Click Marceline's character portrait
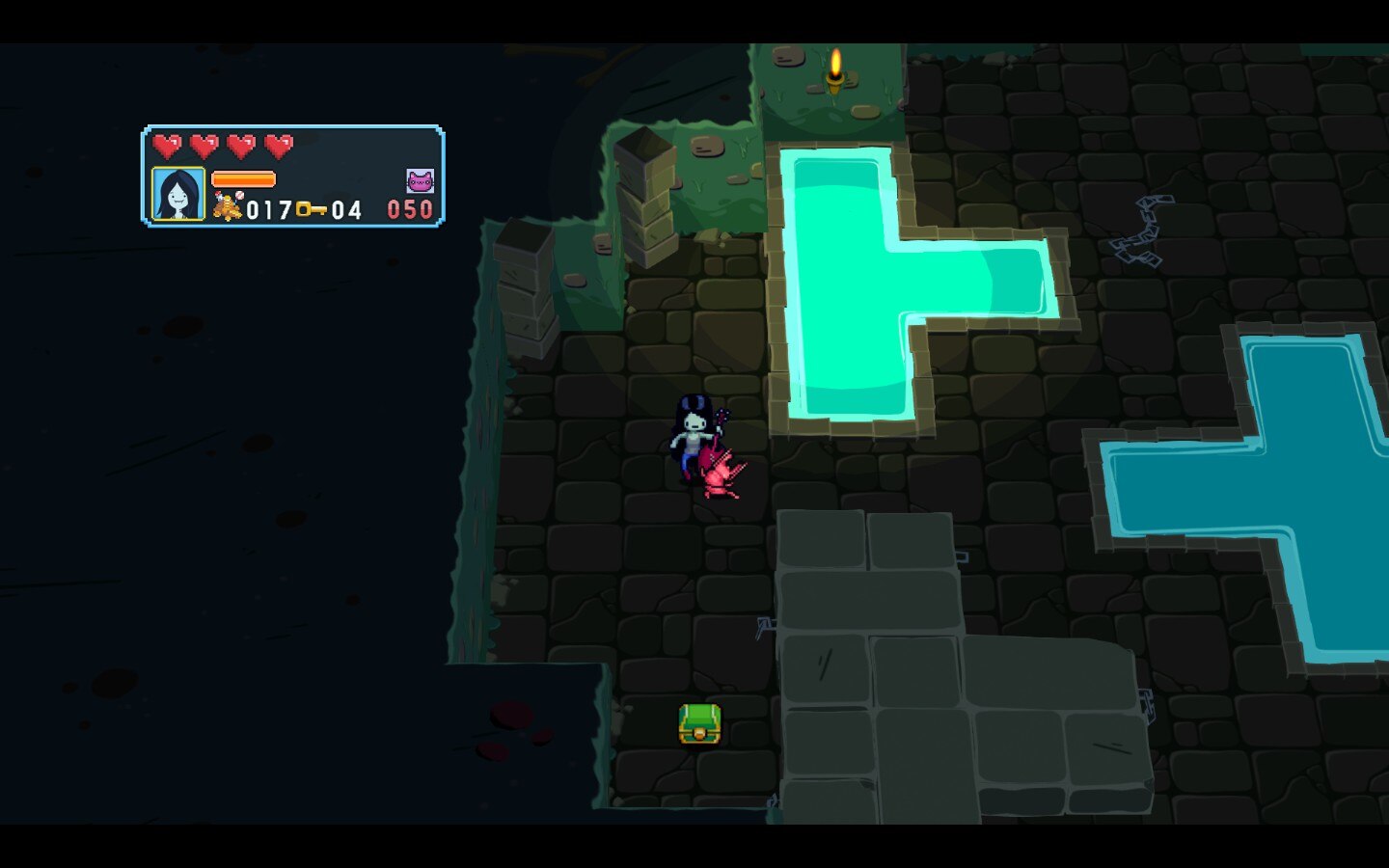The image size is (1389, 868). tap(178, 194)
